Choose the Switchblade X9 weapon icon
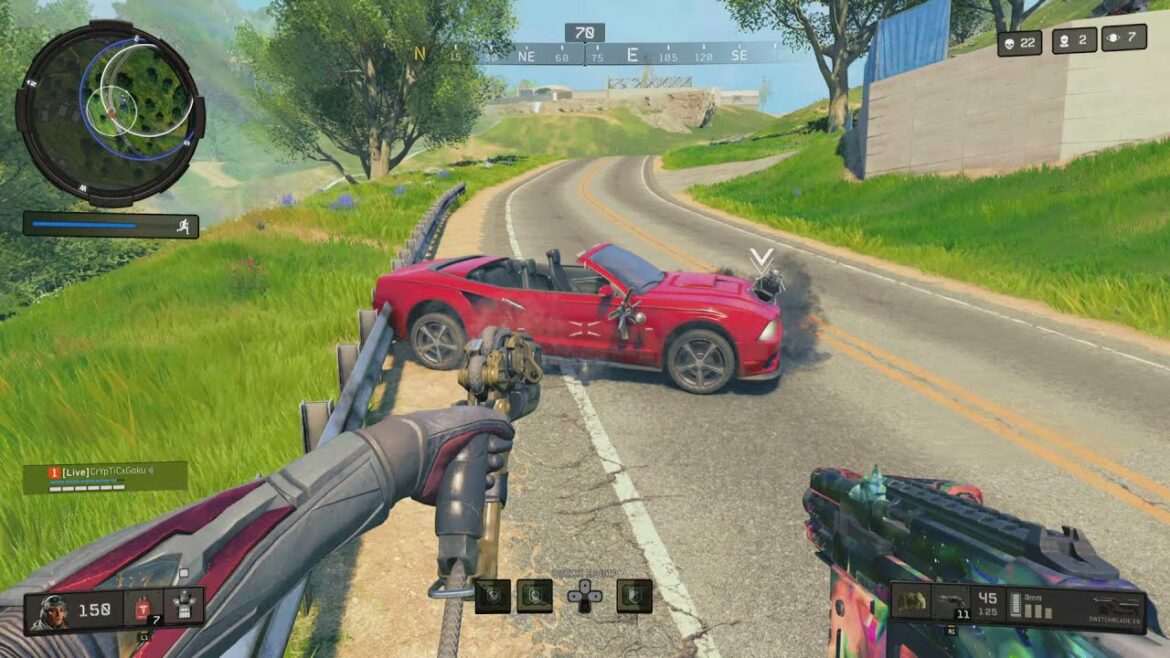 (1116, 603)
